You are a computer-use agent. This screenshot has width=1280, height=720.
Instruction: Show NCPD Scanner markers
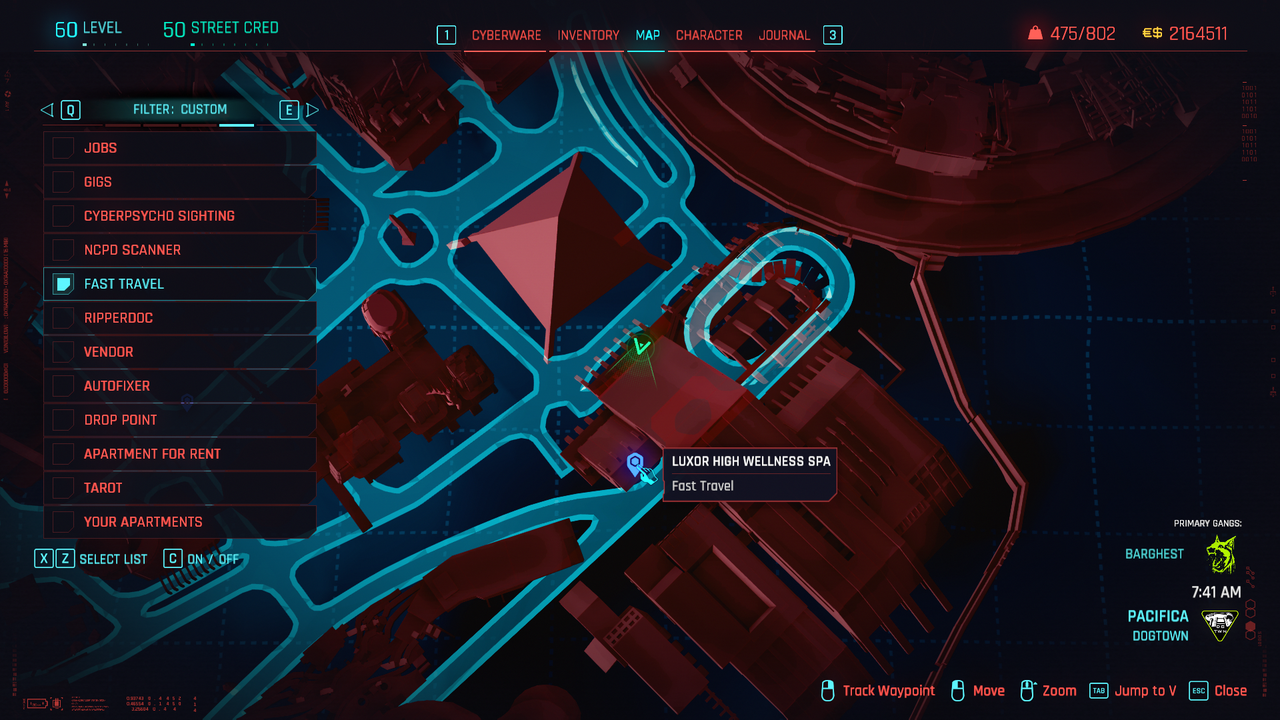click(64, 250)
